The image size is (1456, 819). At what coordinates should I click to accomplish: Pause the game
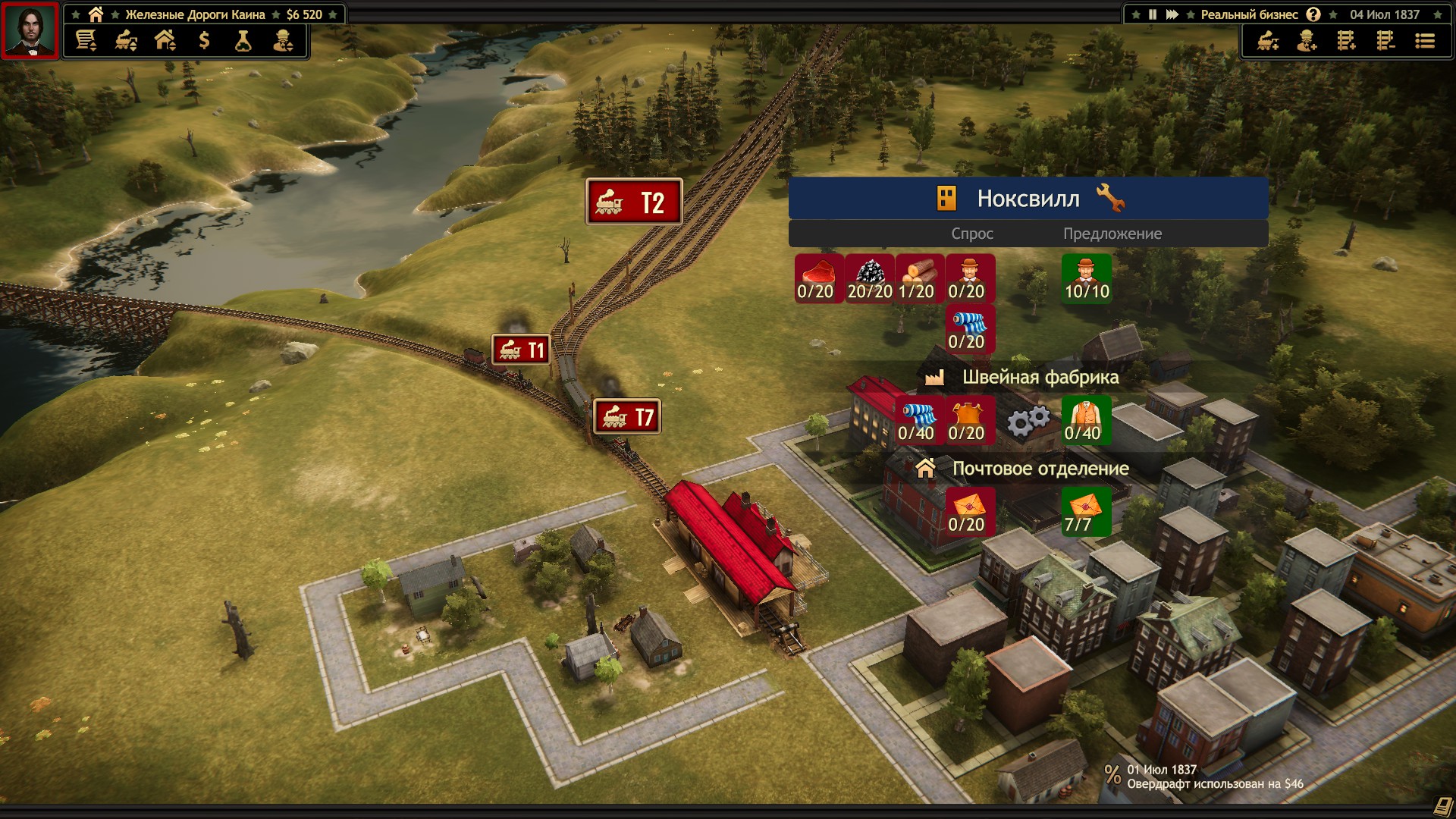click(x=1153, y=14)
